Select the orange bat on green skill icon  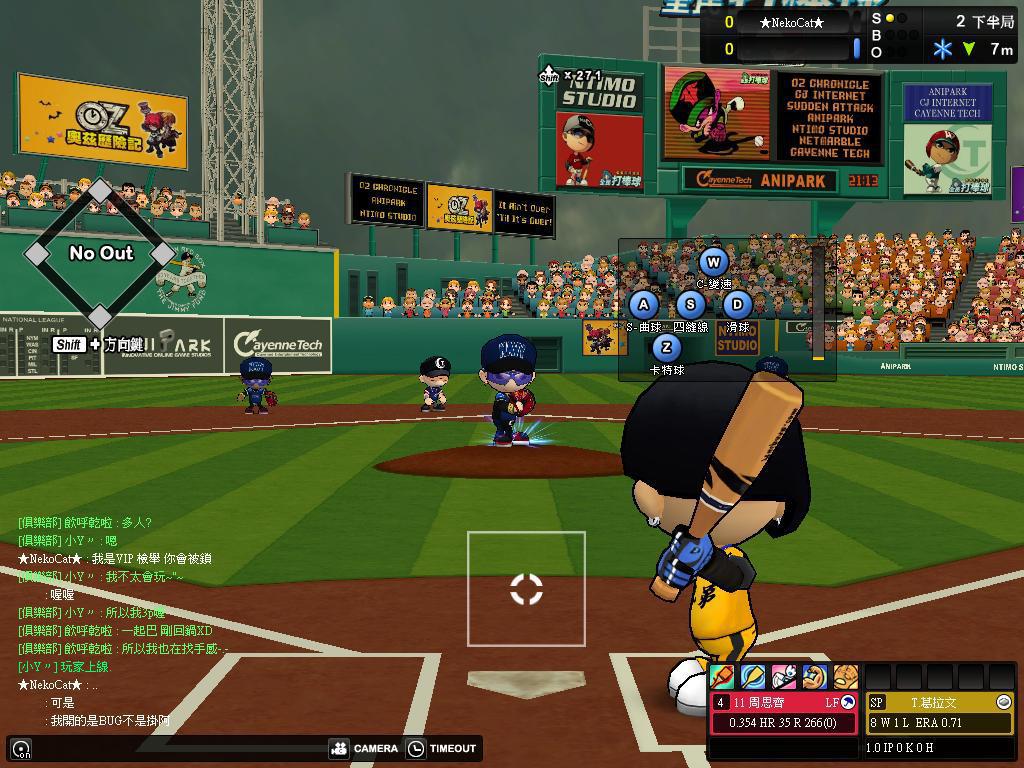(x=722, y=677)
